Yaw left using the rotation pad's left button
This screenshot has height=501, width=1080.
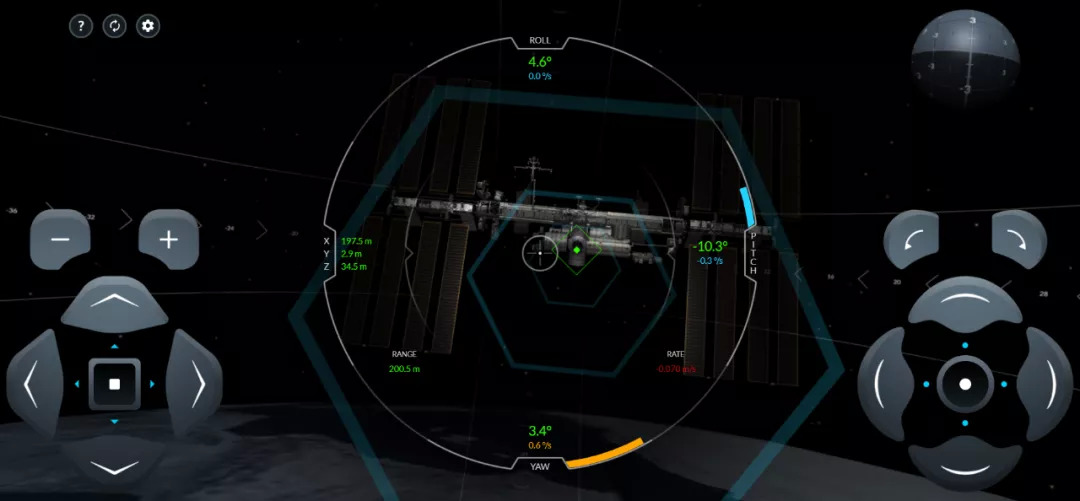(x=886, y=384)
